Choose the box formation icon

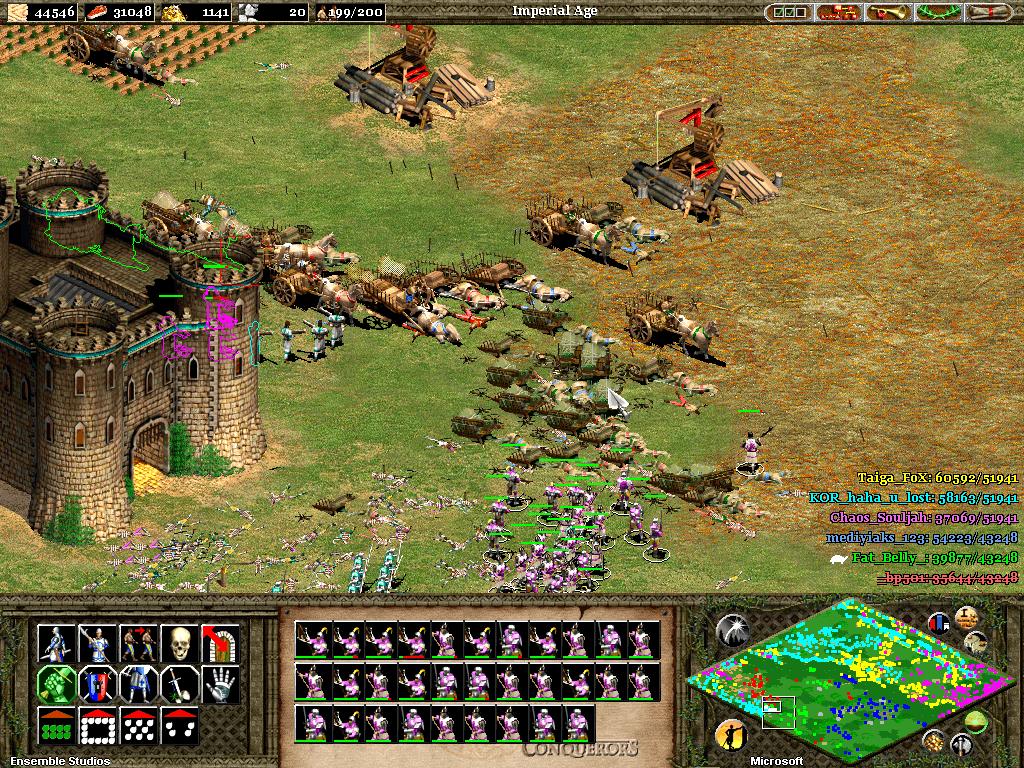coord(97,726)
